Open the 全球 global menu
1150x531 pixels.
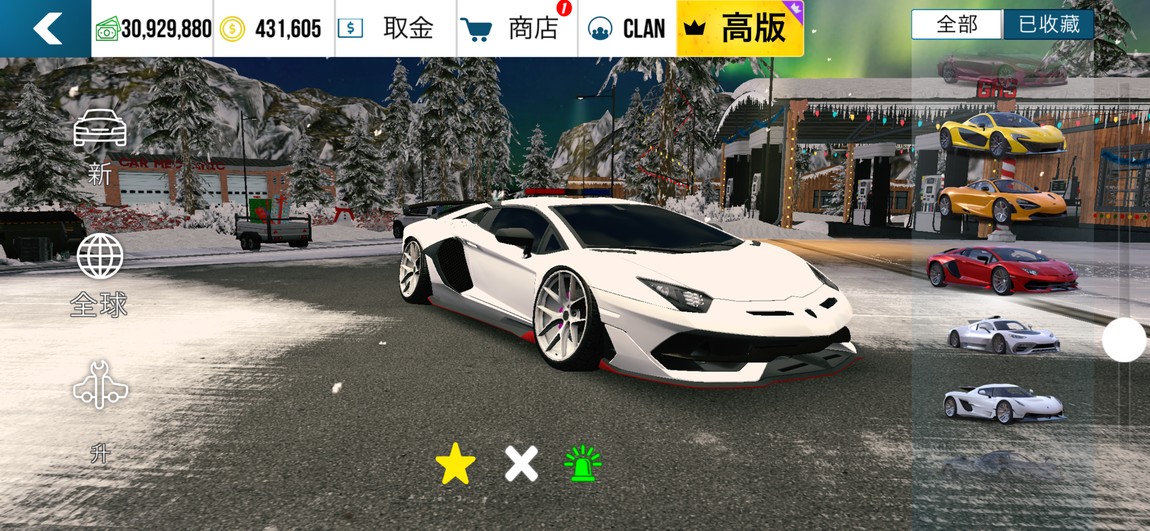coord(100,274)
